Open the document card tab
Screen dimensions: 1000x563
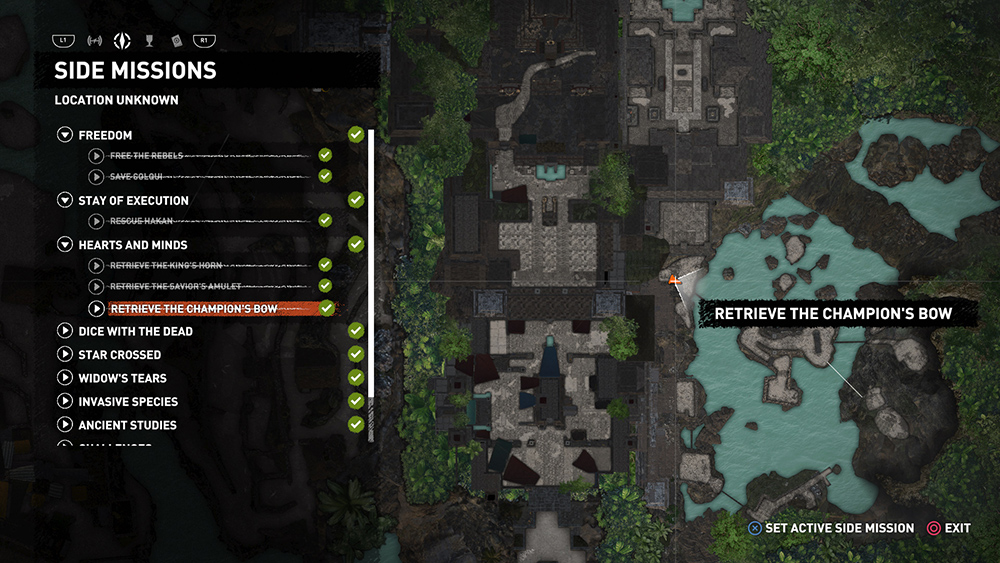point(176,41)
